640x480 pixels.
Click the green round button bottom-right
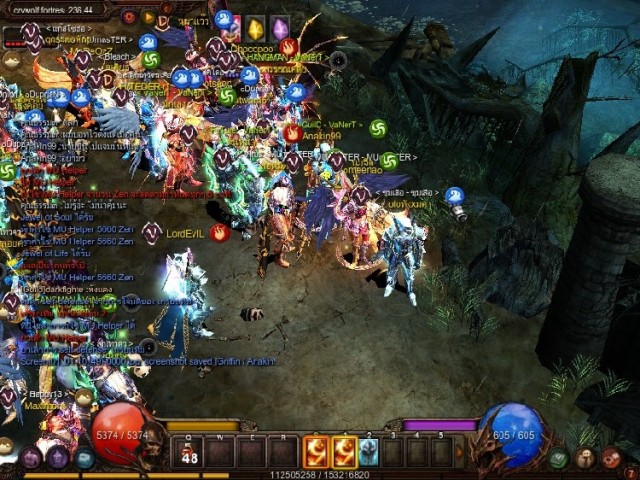[559, 459]
